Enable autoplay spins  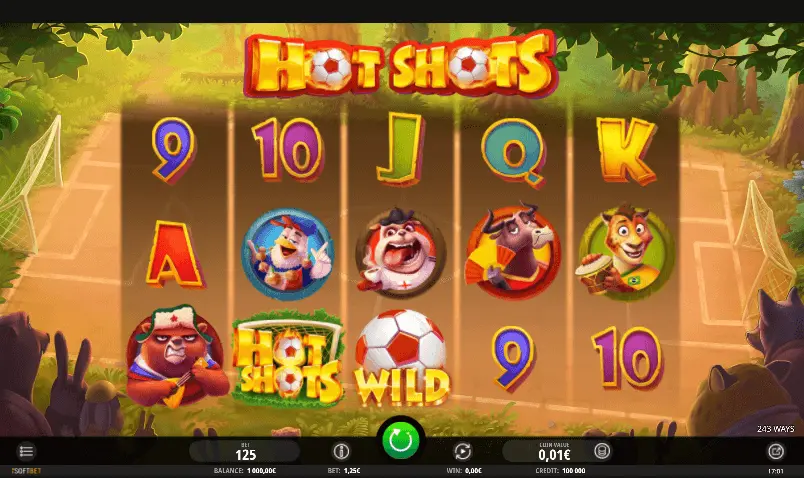click(462, 451)
